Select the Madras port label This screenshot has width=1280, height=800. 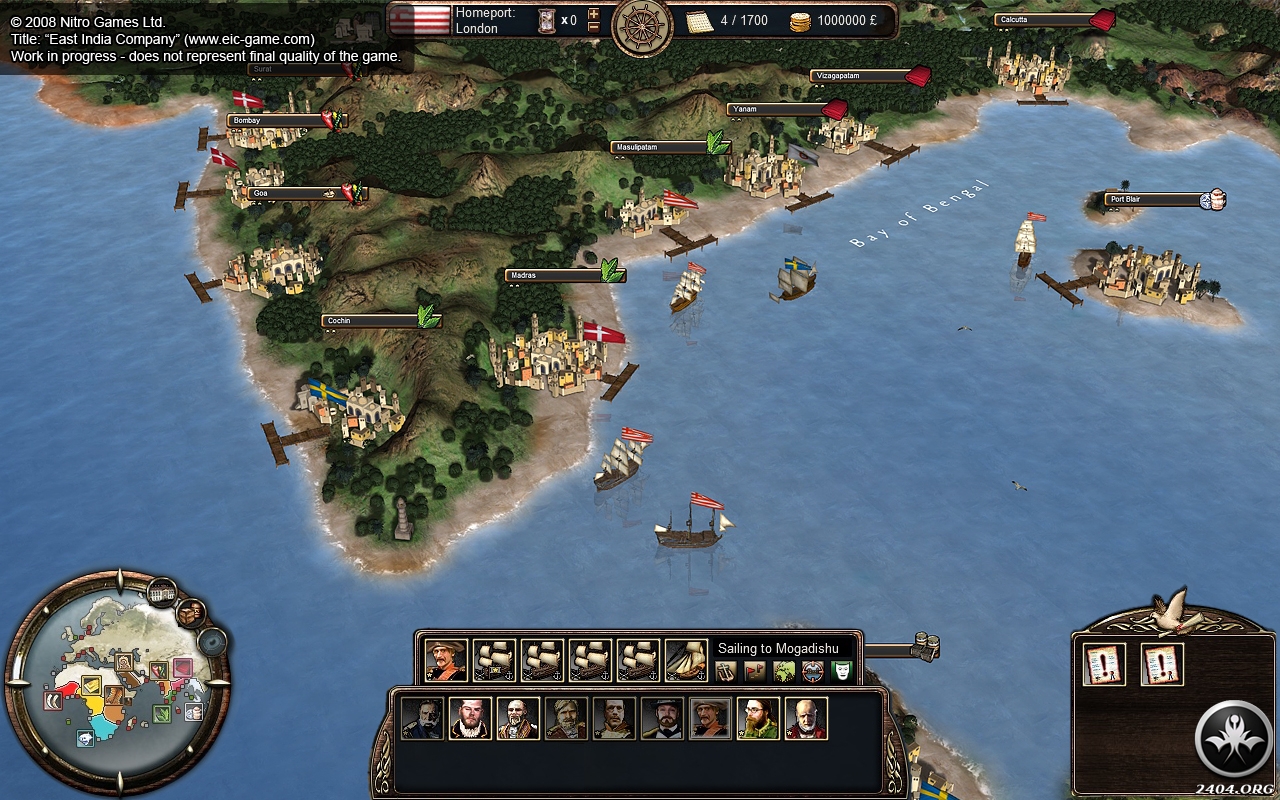point(553,275)
